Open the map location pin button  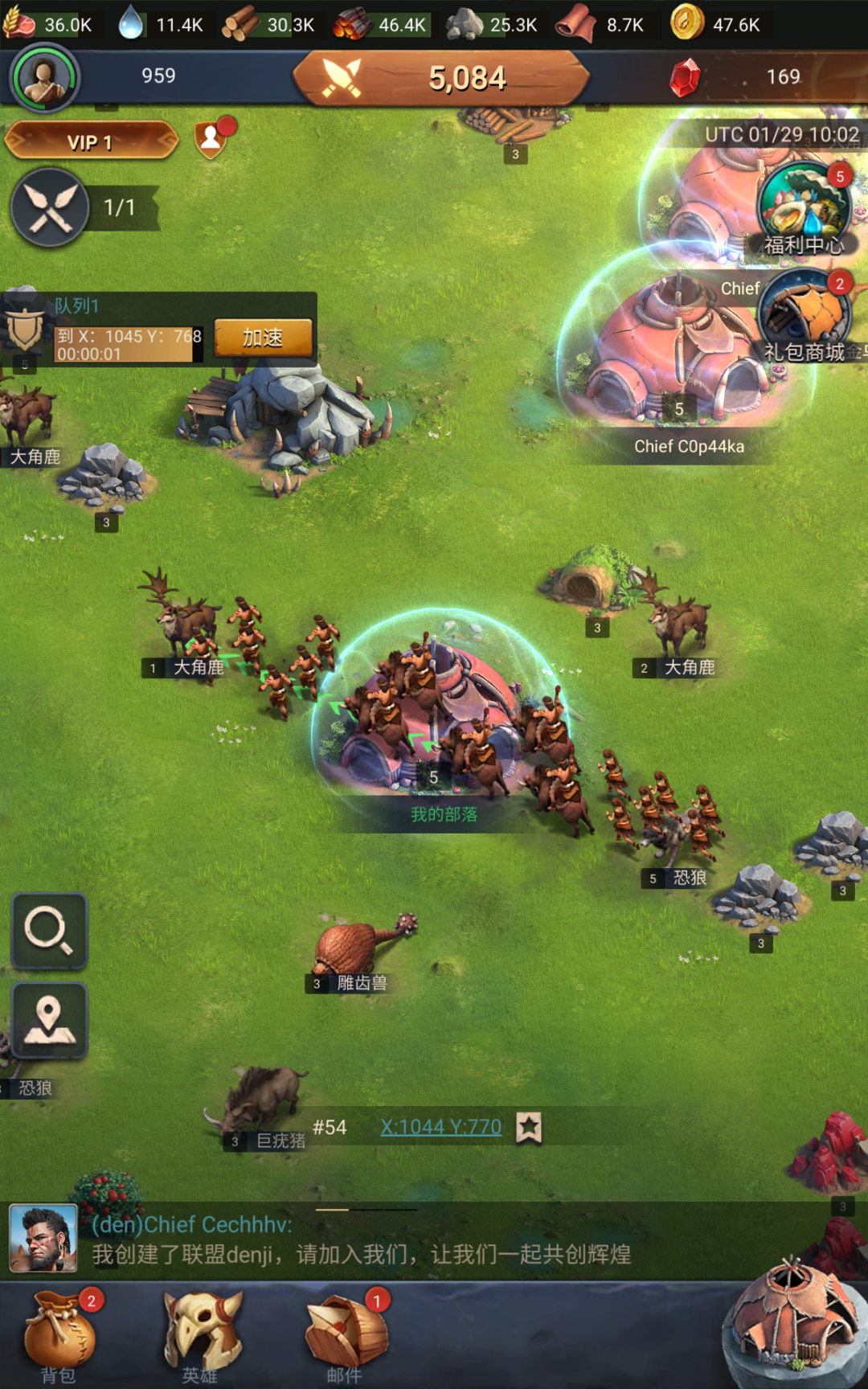pos(49,1019)
